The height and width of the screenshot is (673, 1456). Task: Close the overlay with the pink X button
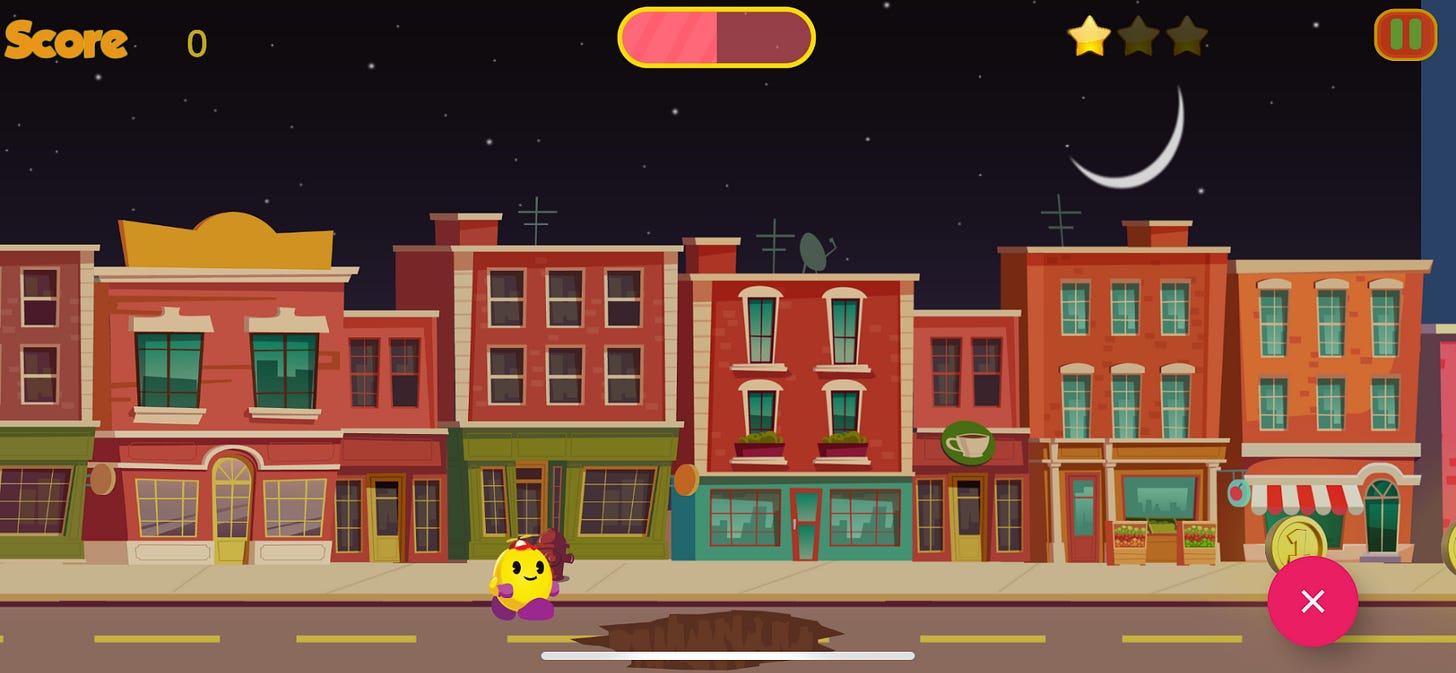(x=1312, y=601)
